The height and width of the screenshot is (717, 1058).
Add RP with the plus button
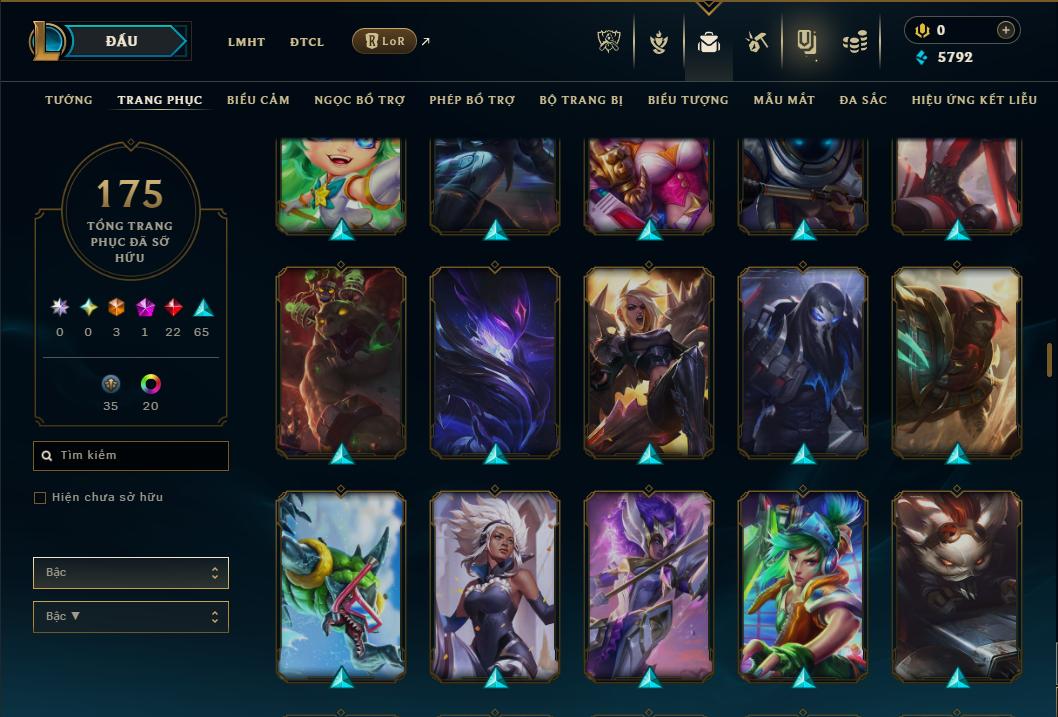click(x=1005, y=30)
